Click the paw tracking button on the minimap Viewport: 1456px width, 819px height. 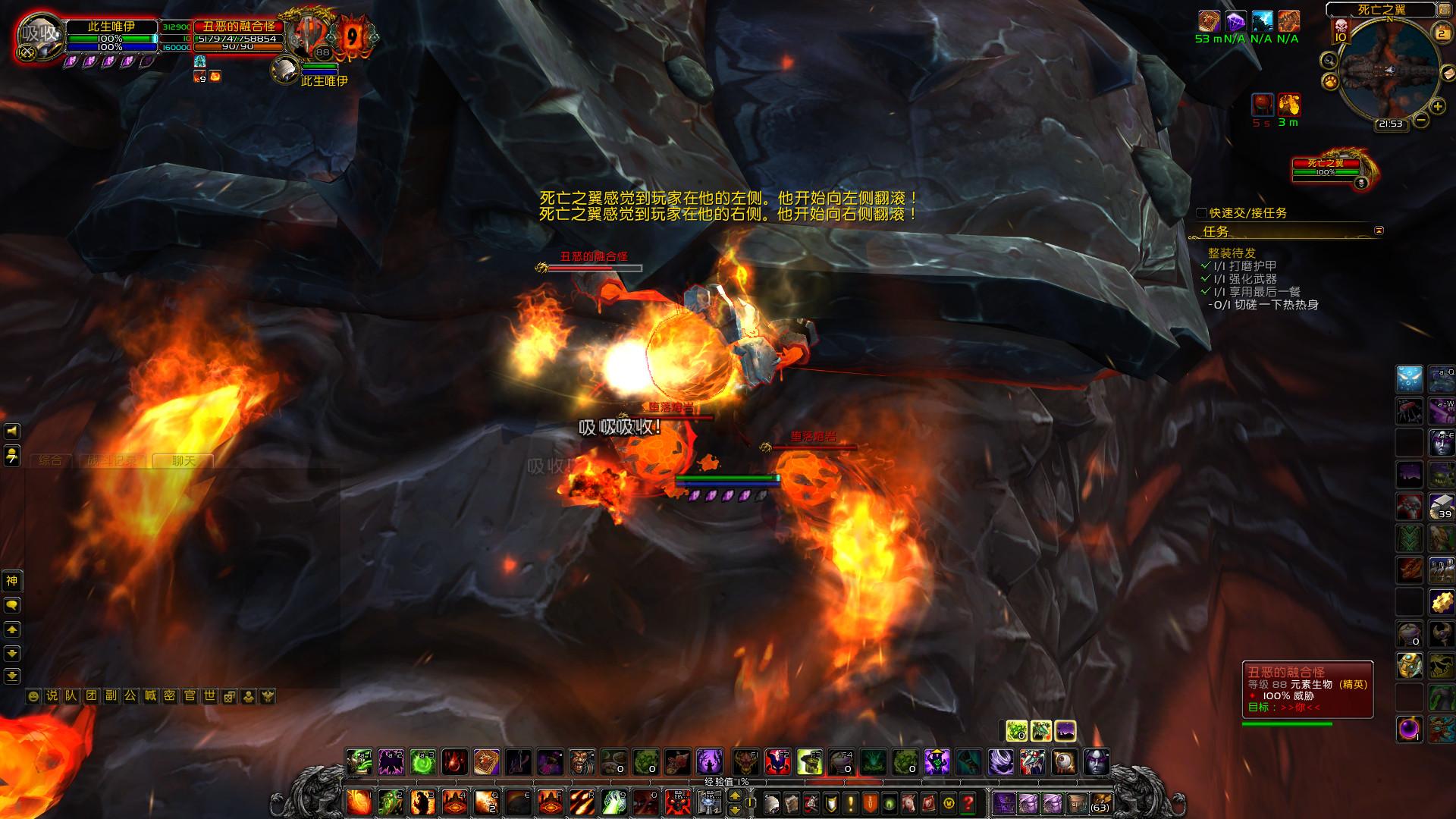coord(1329,80)
